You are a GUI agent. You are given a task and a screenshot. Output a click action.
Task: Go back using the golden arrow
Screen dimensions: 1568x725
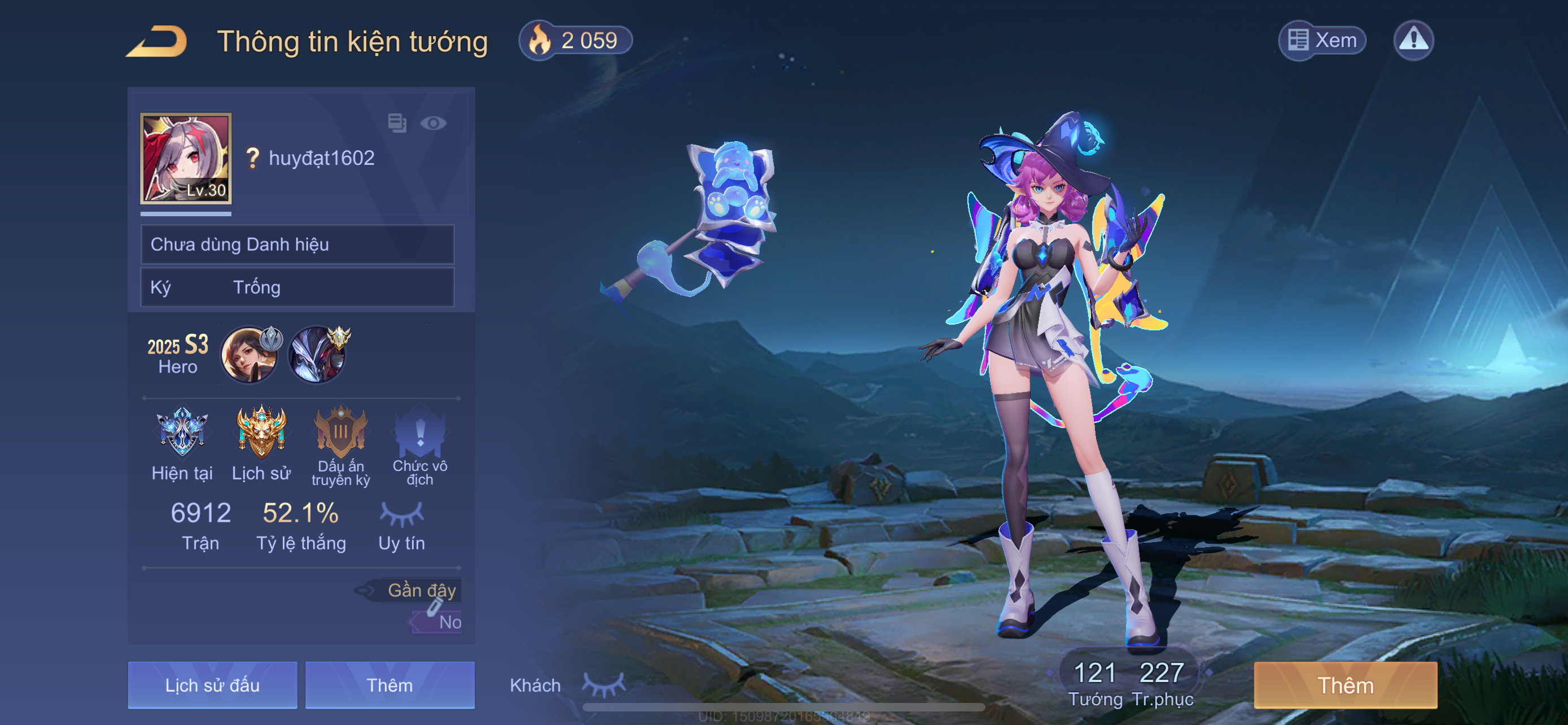[157, 41]
